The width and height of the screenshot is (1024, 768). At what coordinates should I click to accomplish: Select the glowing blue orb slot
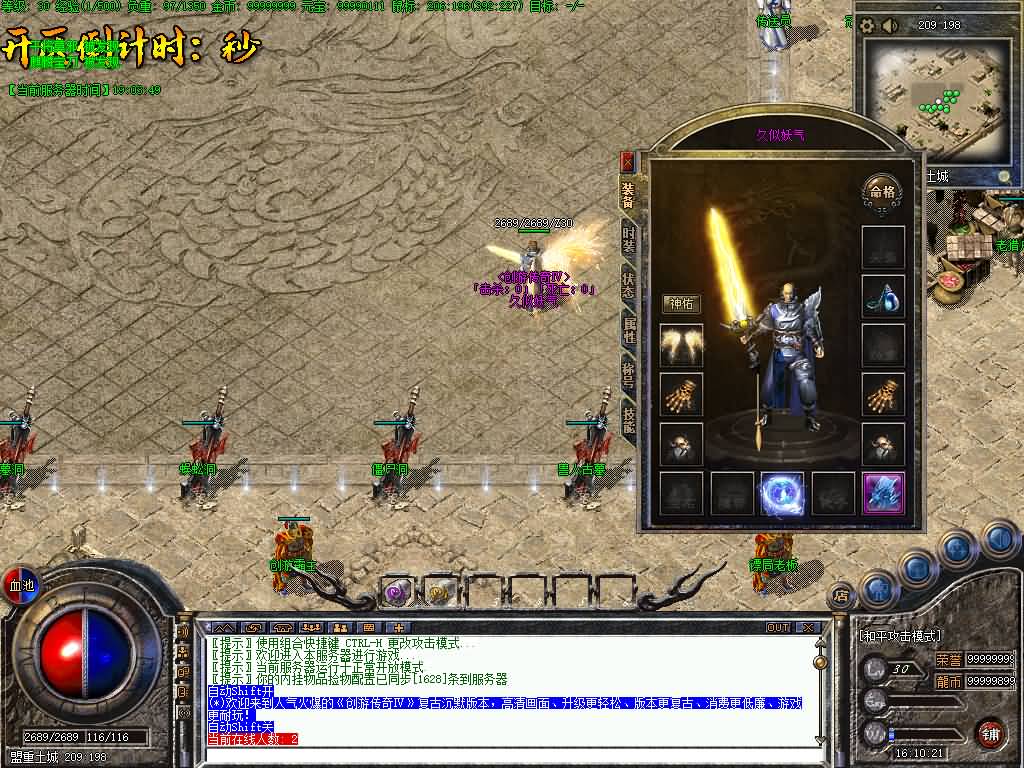point(782,493)
